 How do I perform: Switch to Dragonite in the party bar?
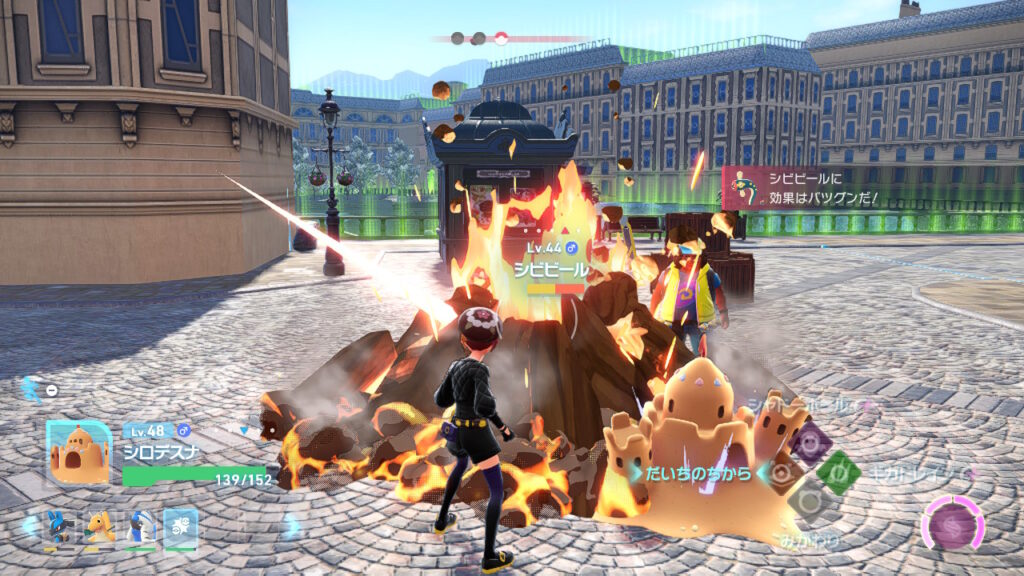(x=99, y=526)
